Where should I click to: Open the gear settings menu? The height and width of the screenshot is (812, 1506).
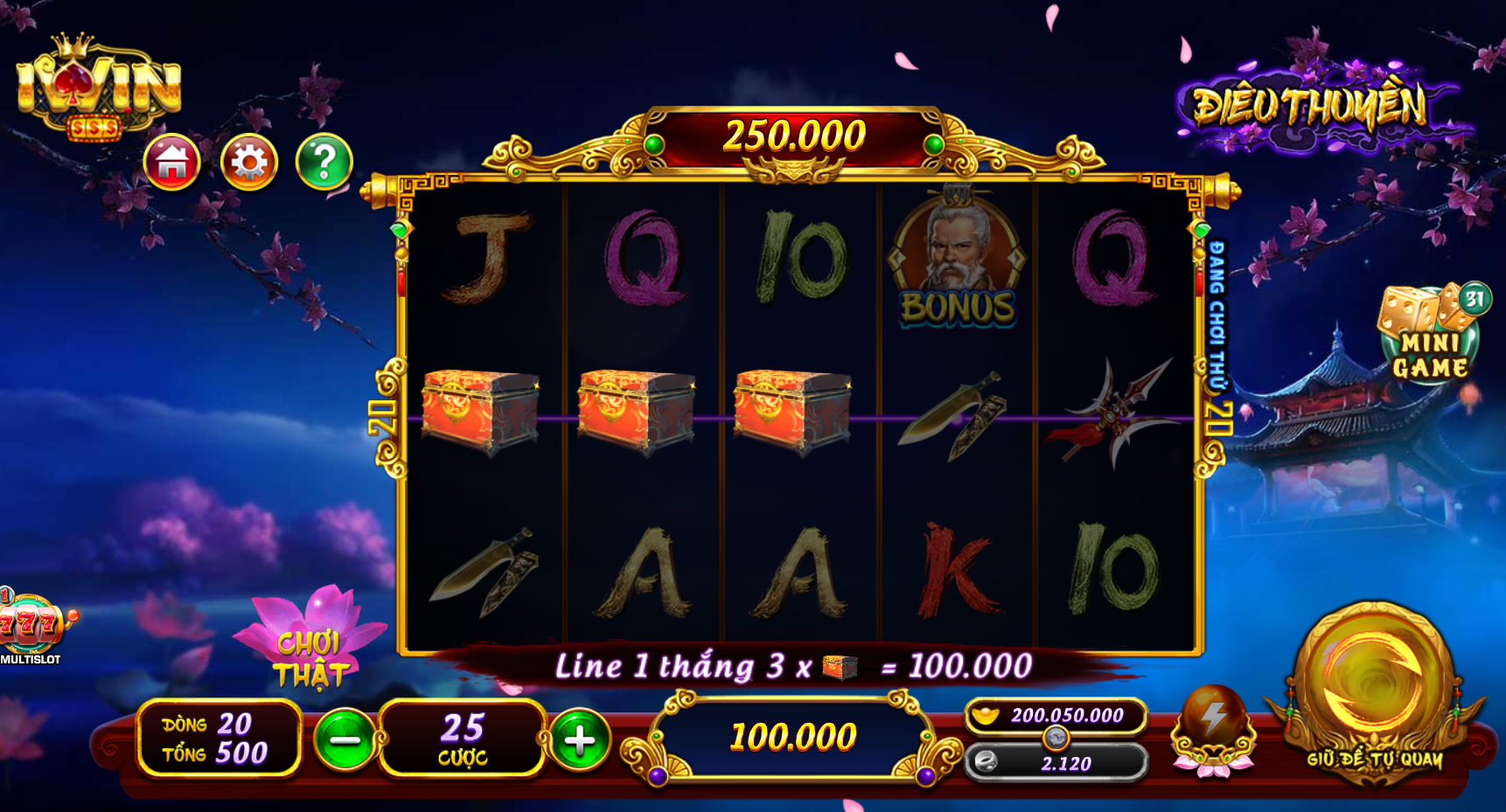[249, 163]
